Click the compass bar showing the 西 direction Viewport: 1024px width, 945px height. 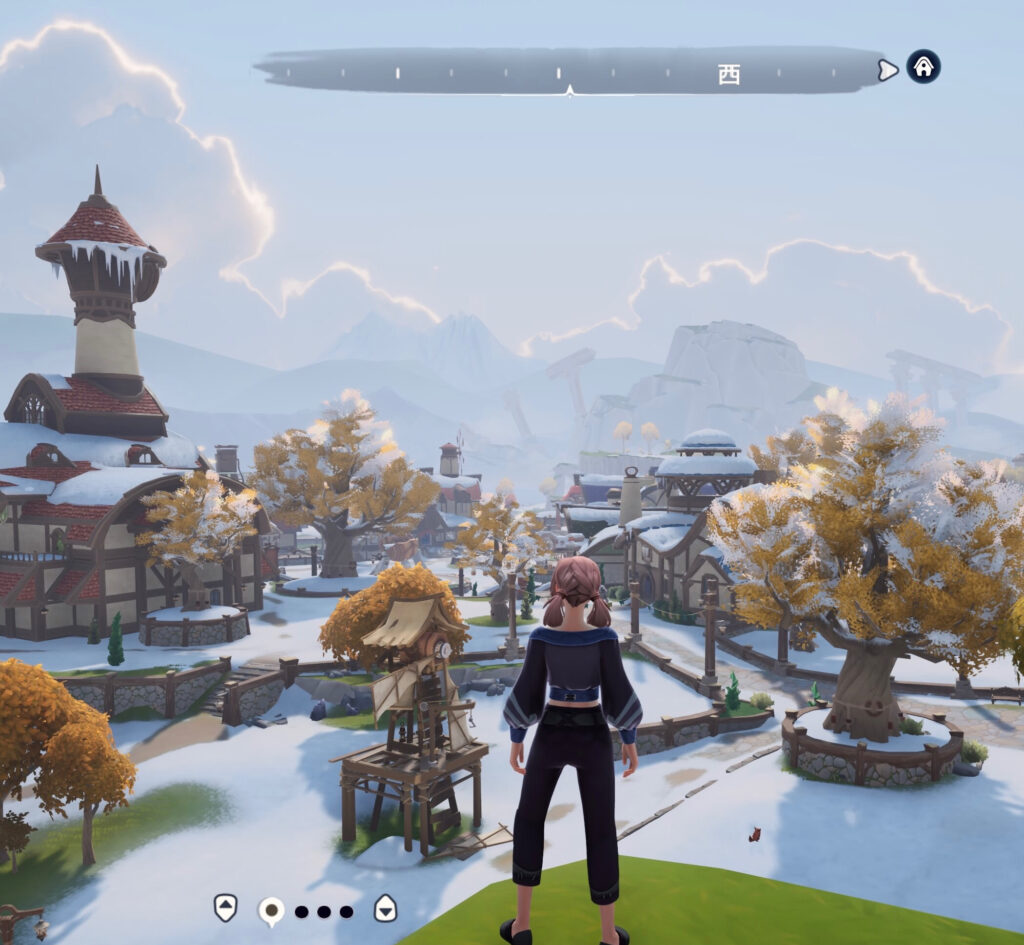tap(570, 71)
